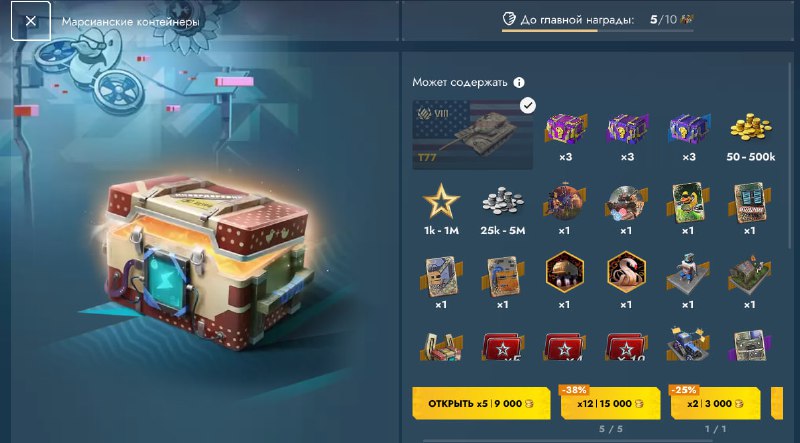Screen dimensions: 800x443
Task: Inspect the flamingo hexagon emblem reward
Action: (x=626, y=271)
